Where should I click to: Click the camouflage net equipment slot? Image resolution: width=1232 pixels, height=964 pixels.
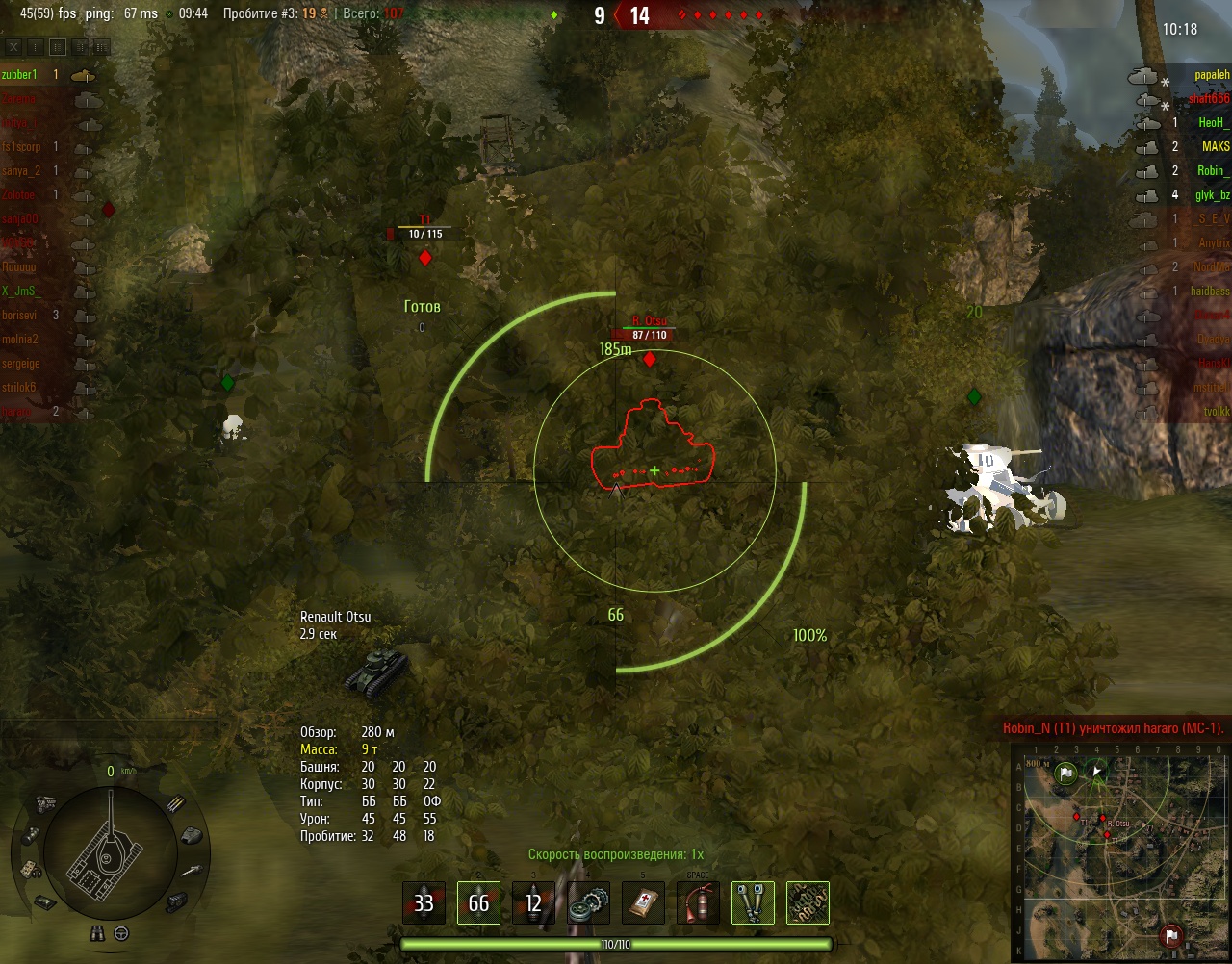pos(808,903)
